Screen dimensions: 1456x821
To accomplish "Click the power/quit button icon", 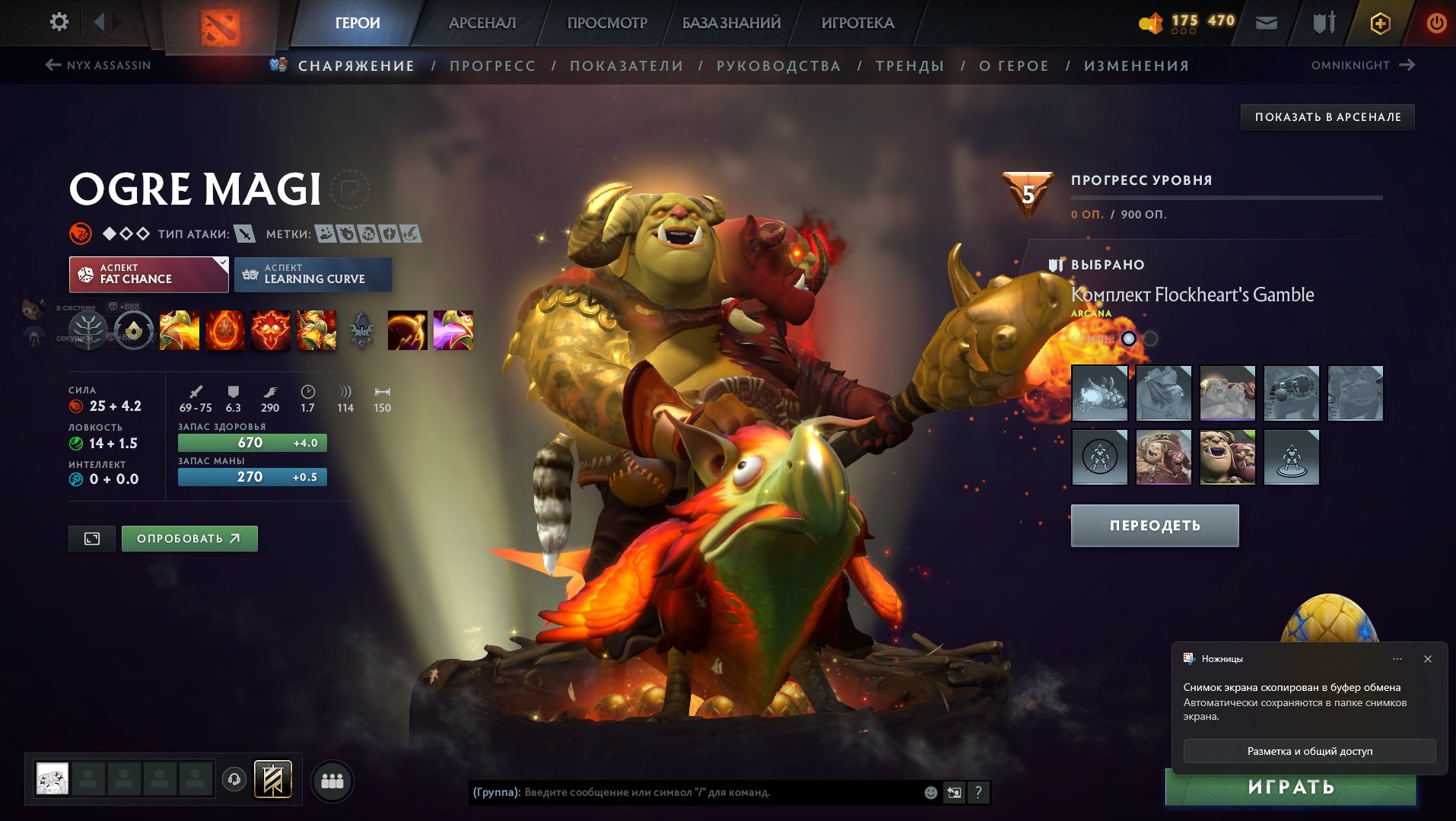I will point(1437,22).
